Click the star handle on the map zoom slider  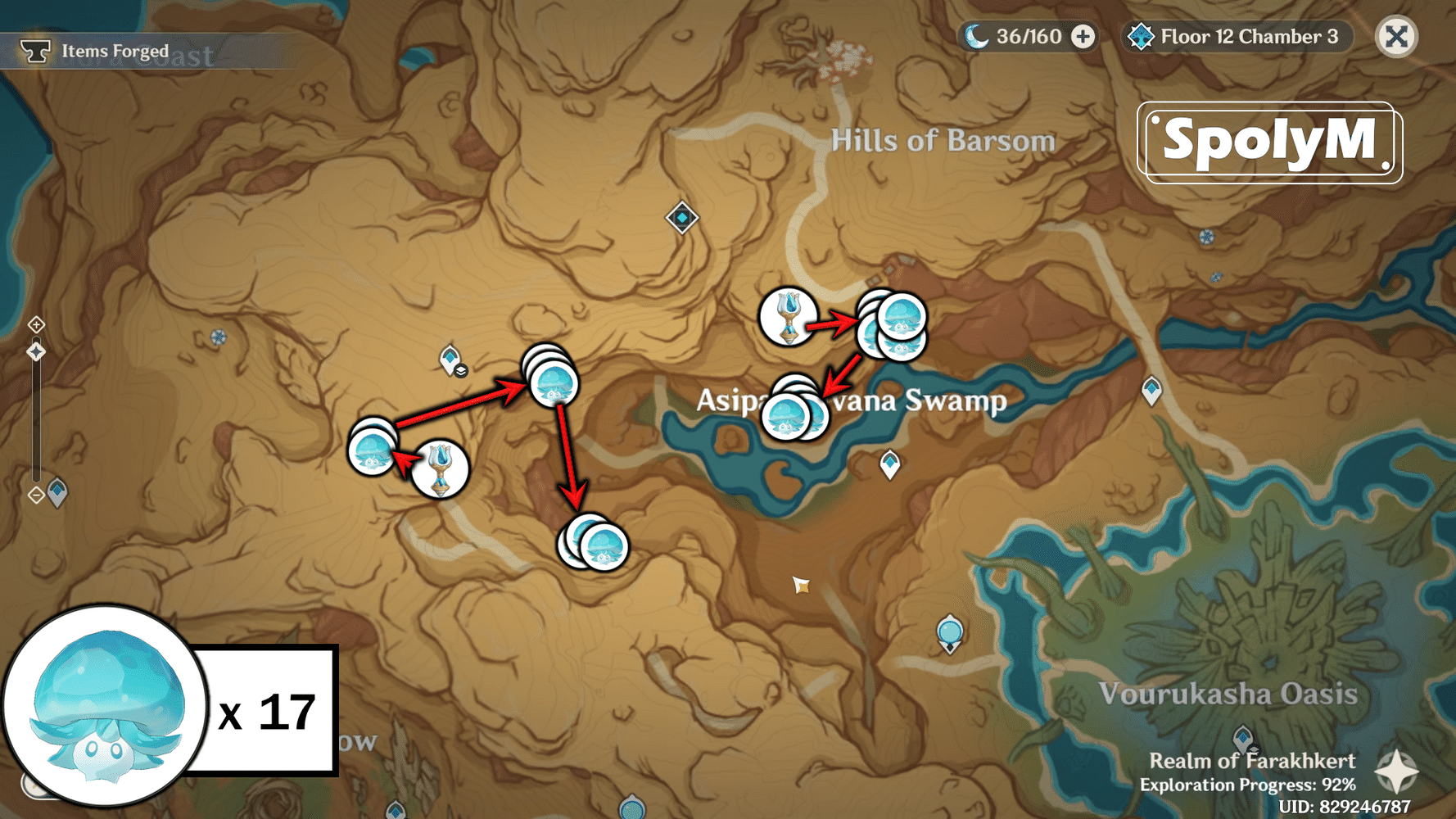tap(36, 352)
